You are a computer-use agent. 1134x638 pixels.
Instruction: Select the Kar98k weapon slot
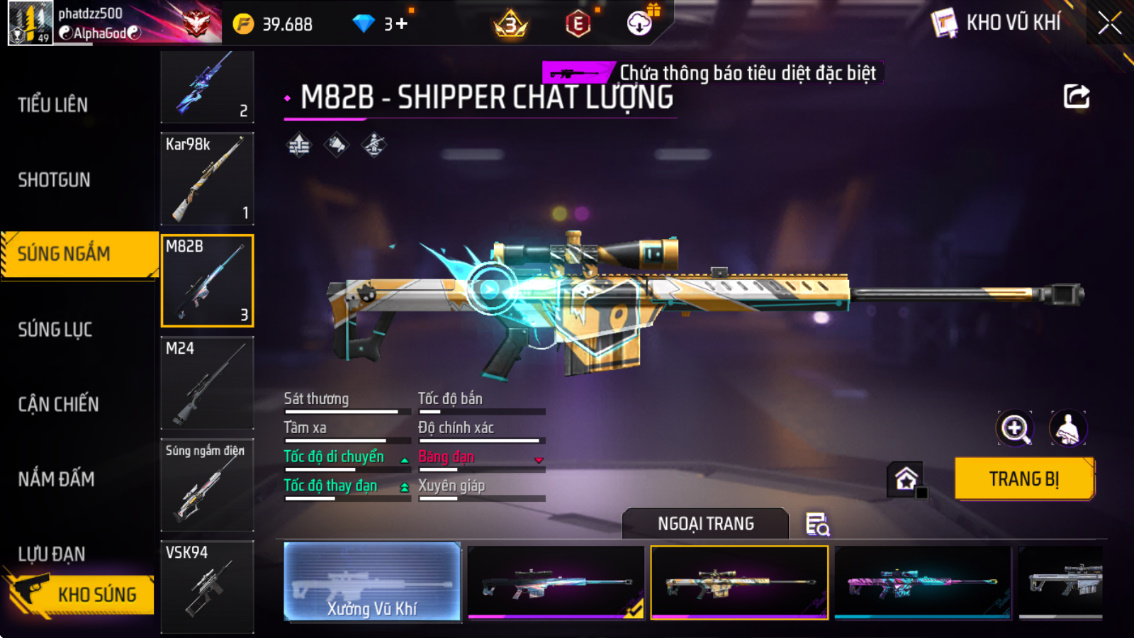point(207,179)
